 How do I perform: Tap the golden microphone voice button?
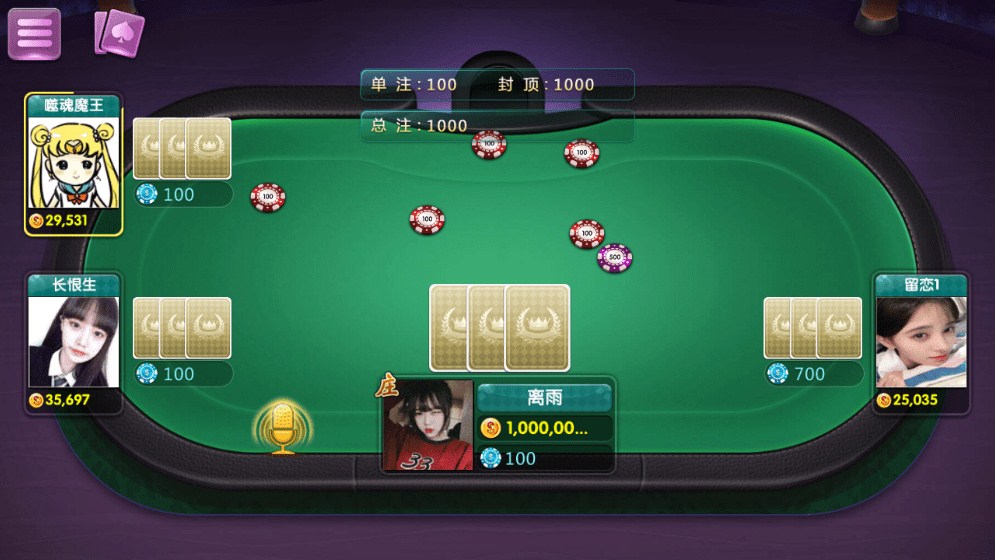click(283, 428)
